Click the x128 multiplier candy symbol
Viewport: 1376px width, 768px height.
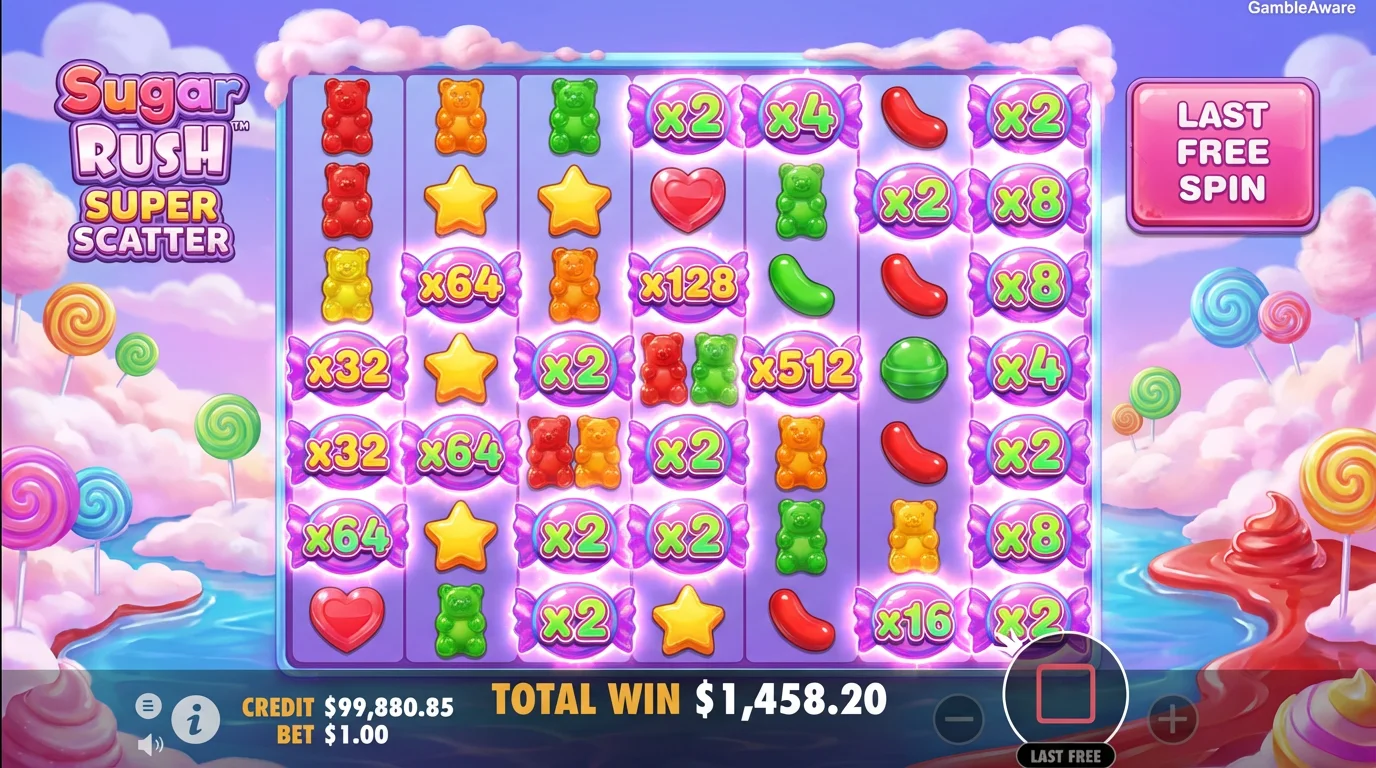point(686,285)
